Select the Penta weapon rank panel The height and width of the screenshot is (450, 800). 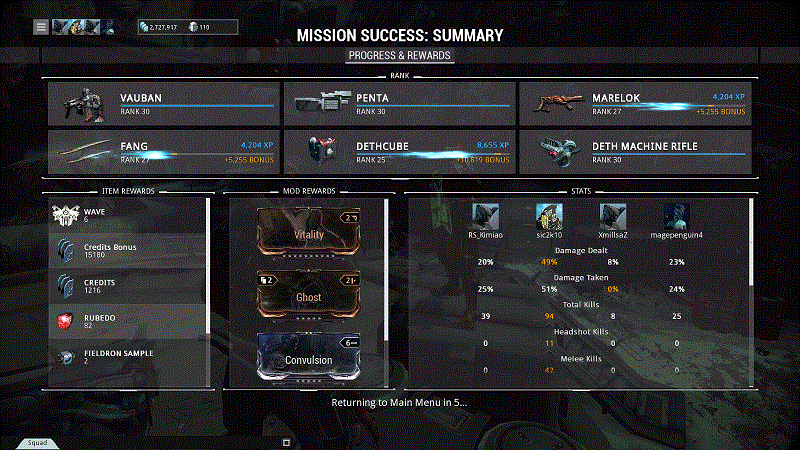point(398,103)
